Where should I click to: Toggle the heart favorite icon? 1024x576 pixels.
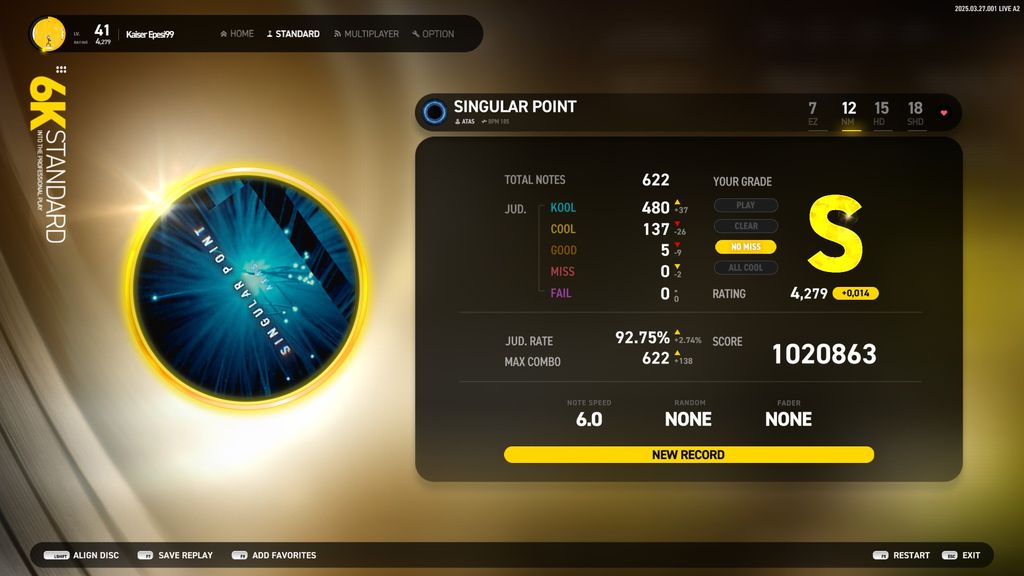pos(943,113)
